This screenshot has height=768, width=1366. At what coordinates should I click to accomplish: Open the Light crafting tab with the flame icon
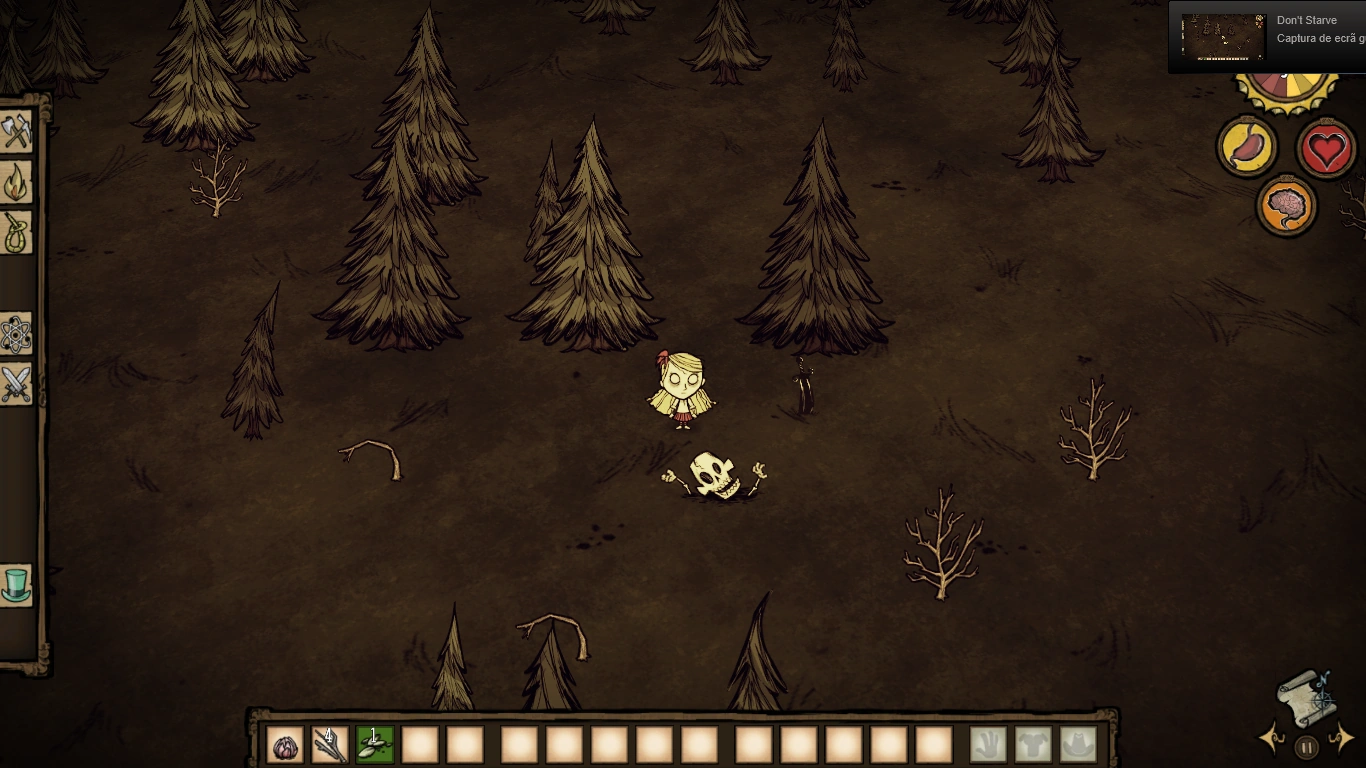pos(18,182)
